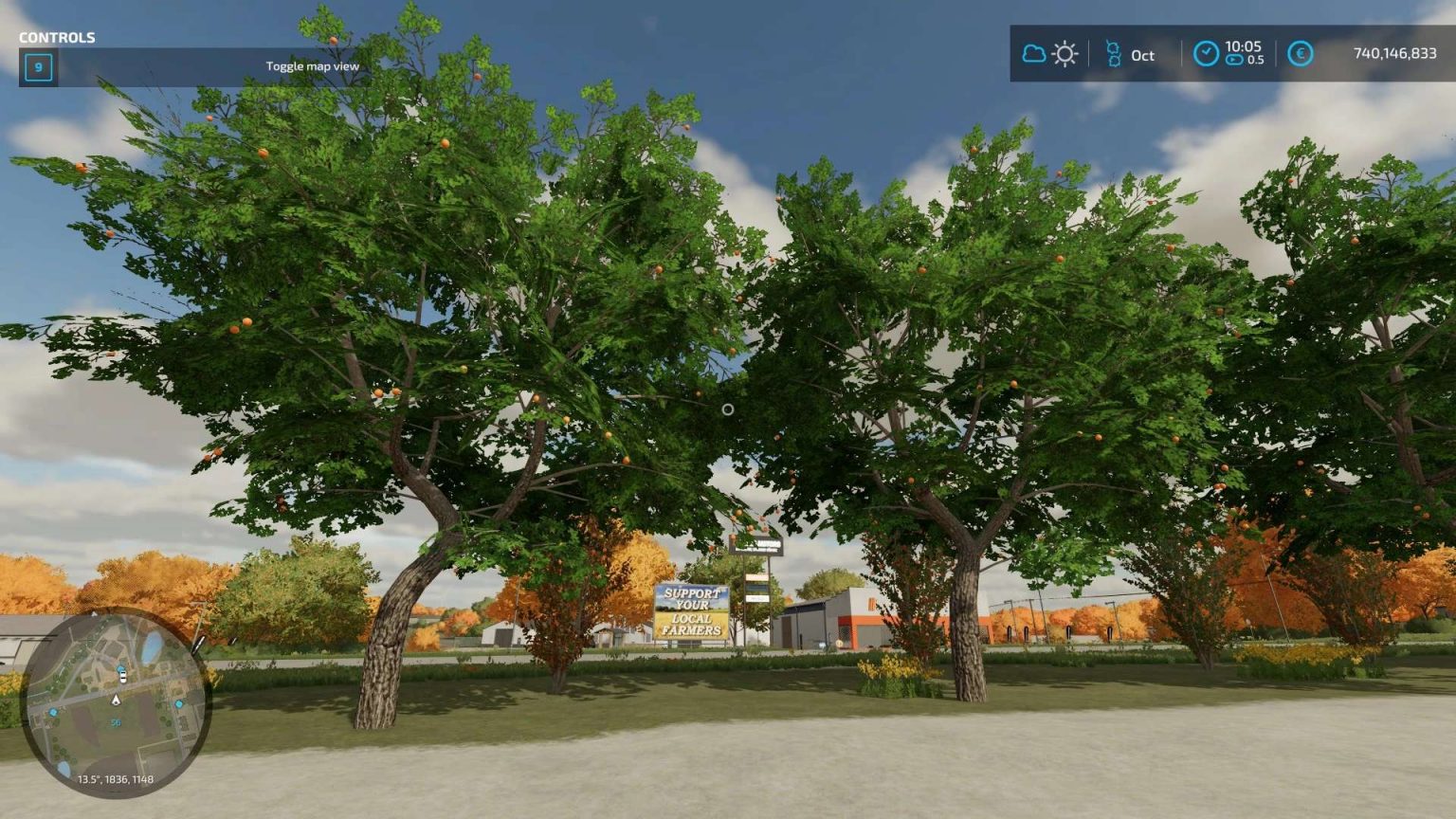Click the blue station marker left of the minimap
Screen dimensions: 1456x819
click(53, 712)
